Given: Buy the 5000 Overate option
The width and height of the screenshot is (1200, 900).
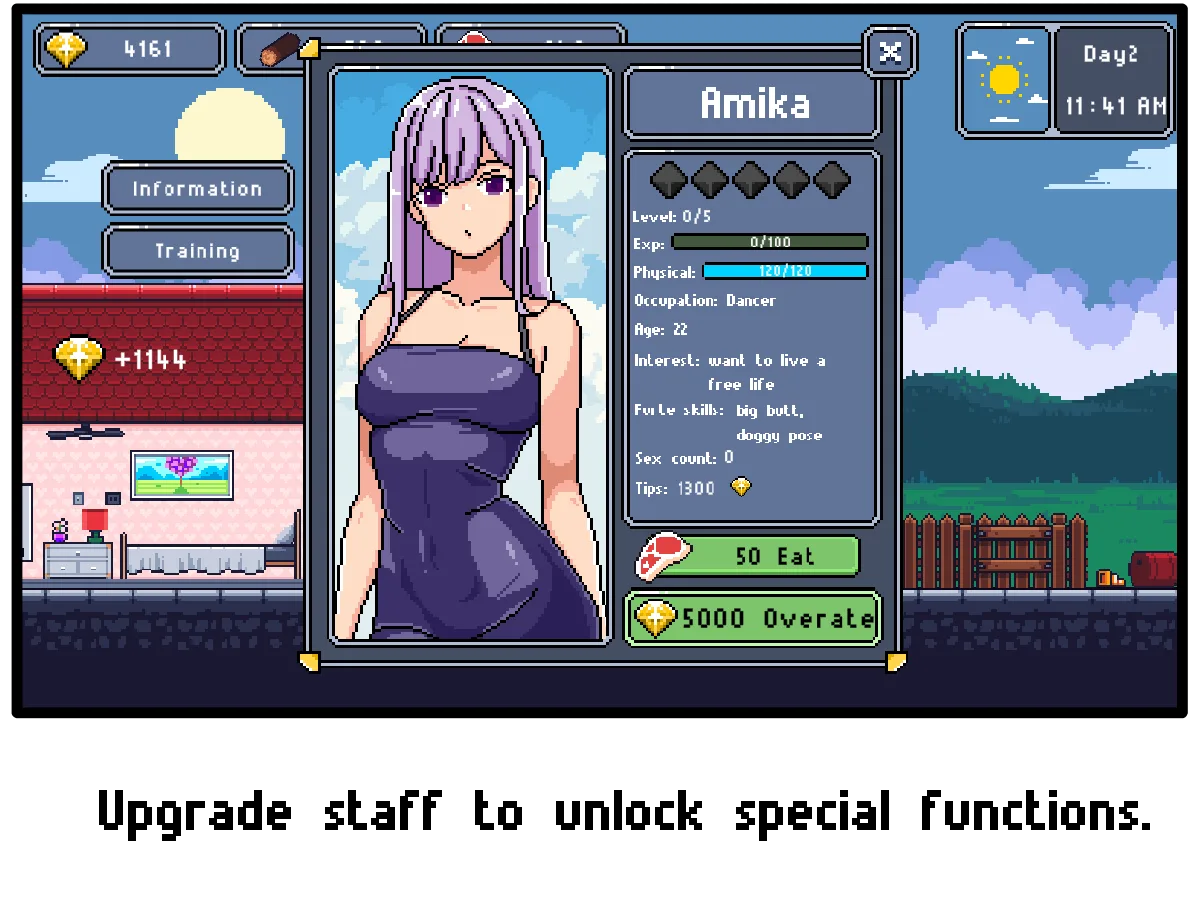Looking at the screenshot, I should click(753, 619).
